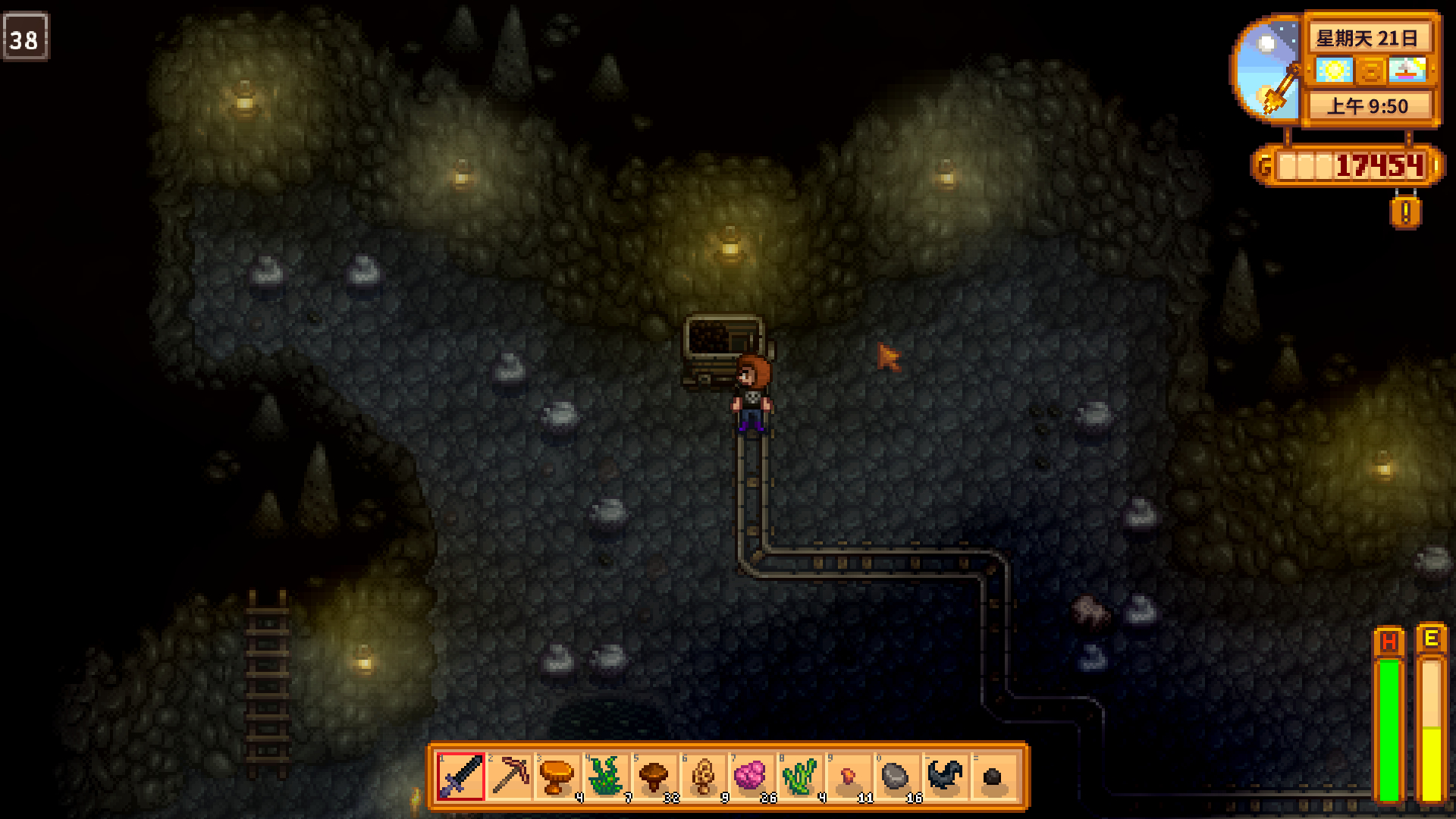This screenshot has height=819, width=1456.
Task: Select the pink bug meat stack
Action: [752, 777]
